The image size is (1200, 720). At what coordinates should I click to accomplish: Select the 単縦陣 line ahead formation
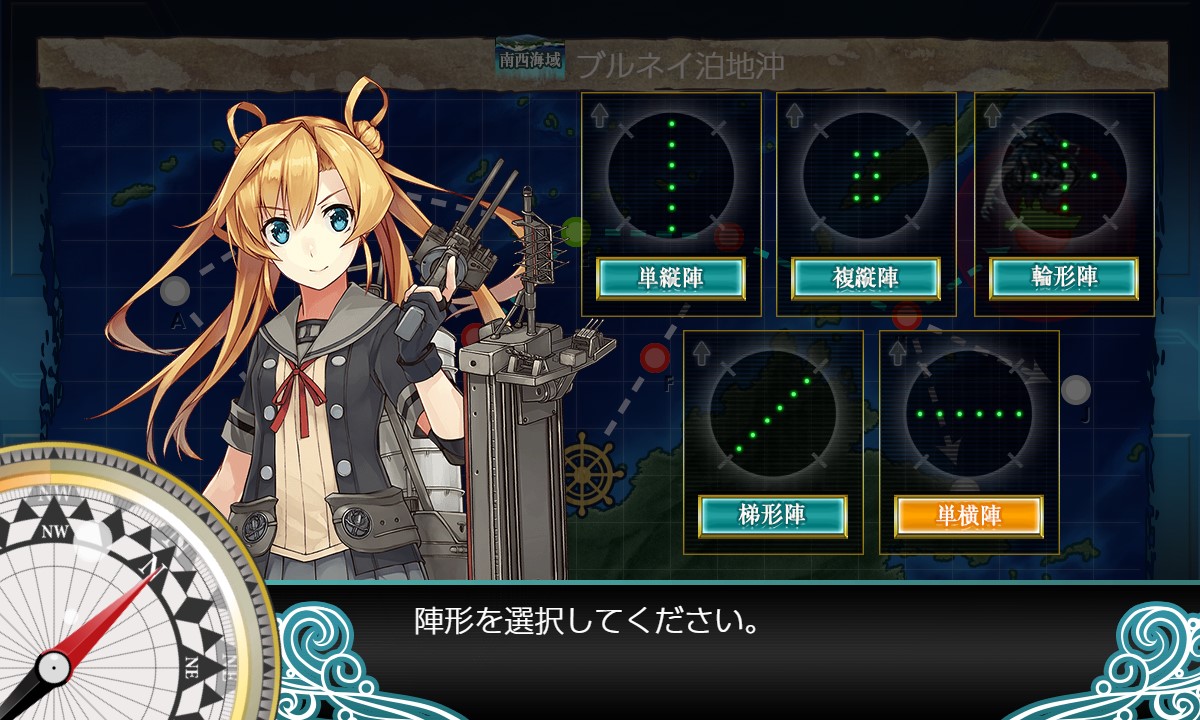tap(670, 278)
